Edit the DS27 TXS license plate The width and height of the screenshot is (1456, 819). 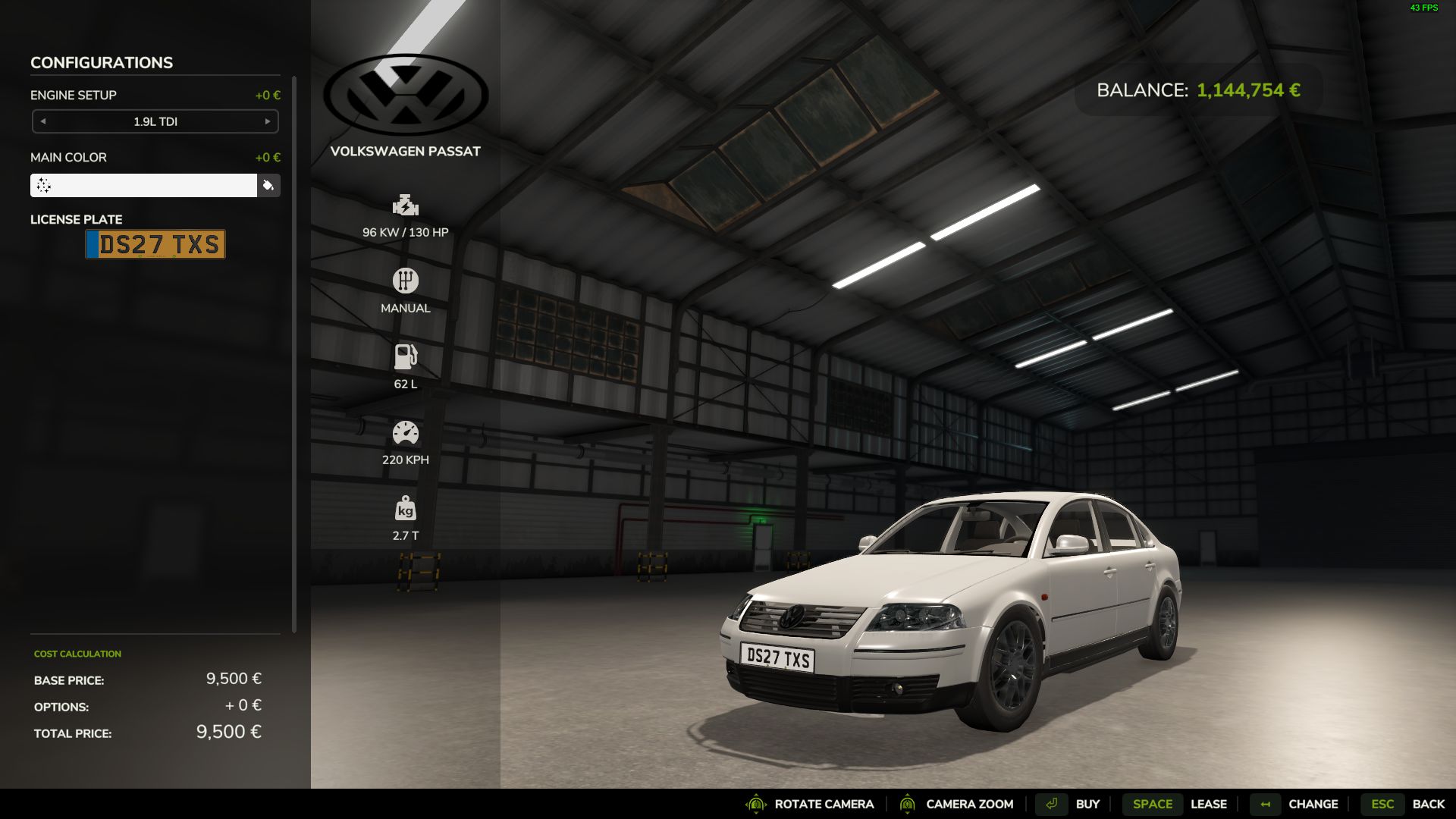[x=155, y=244]
